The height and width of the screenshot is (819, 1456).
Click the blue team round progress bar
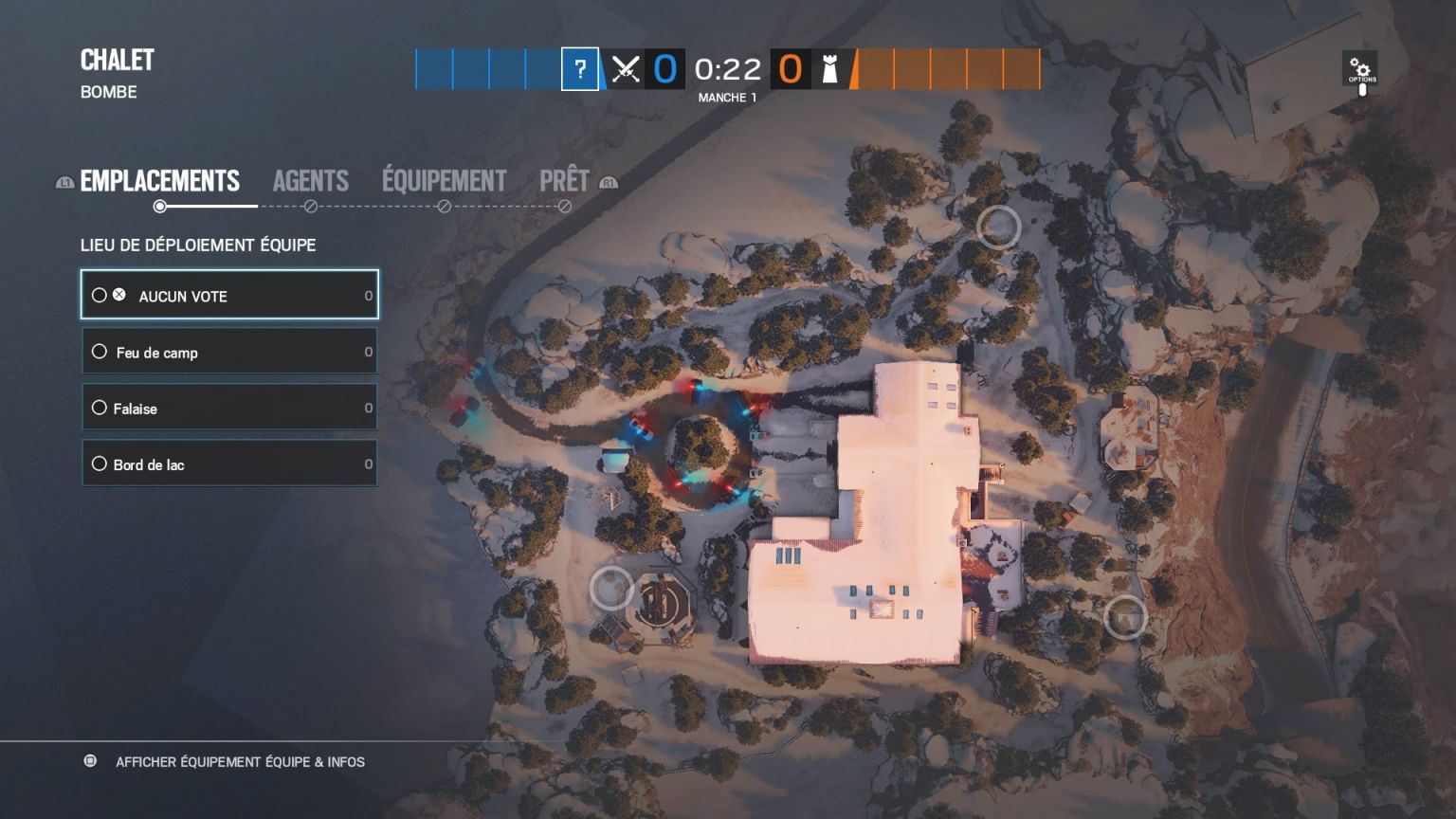coord(483,69)
